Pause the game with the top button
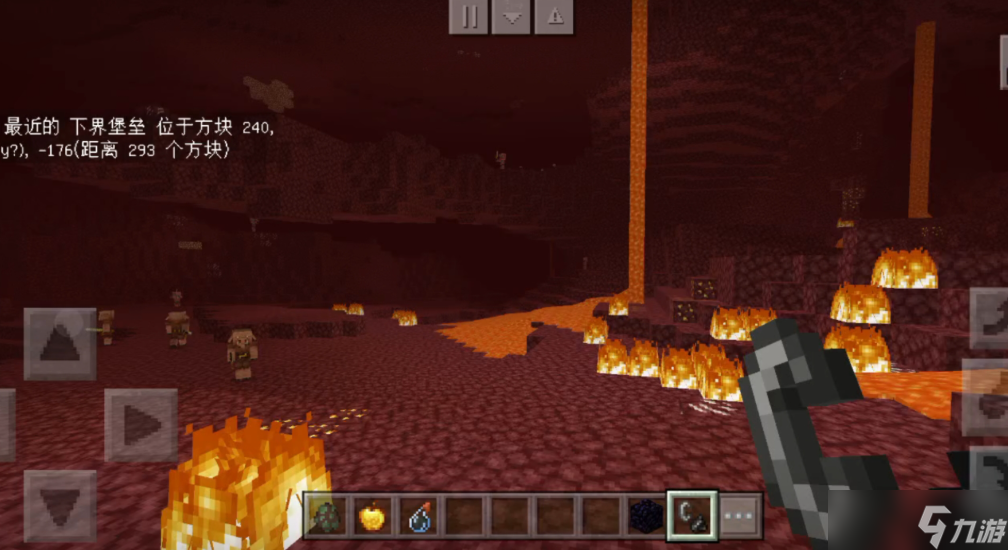The width and height of the screenshot is (1008, 550). coord(468,17)
